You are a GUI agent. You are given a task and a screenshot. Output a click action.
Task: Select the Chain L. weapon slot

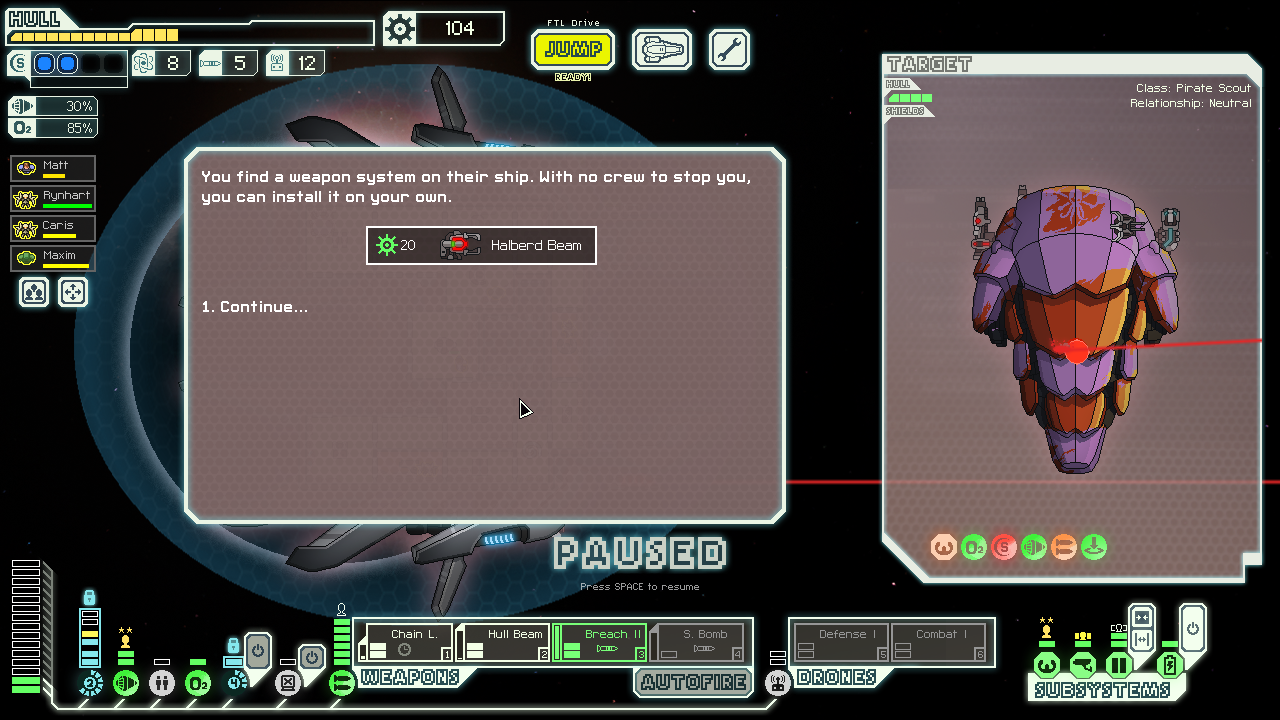[408, 642]
